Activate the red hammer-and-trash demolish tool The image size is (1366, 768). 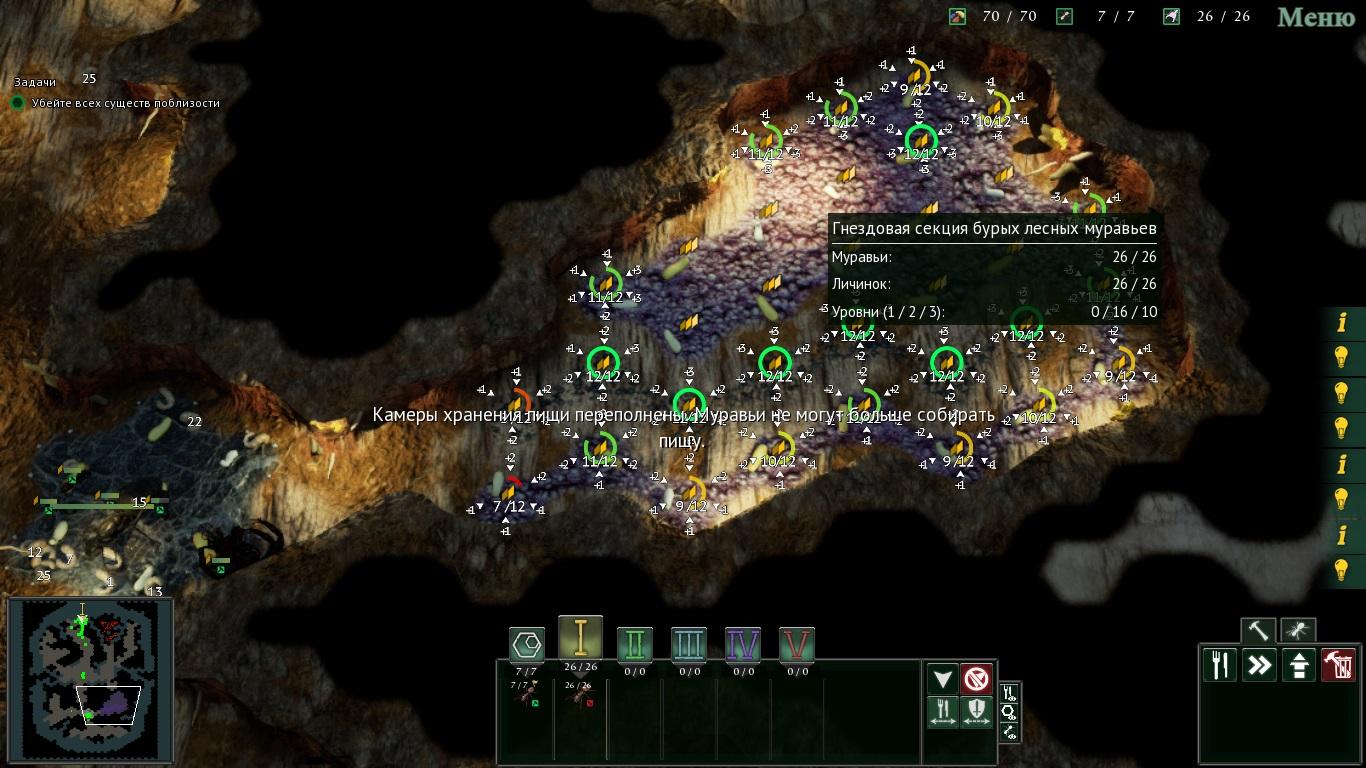(x=1338, y=665)
